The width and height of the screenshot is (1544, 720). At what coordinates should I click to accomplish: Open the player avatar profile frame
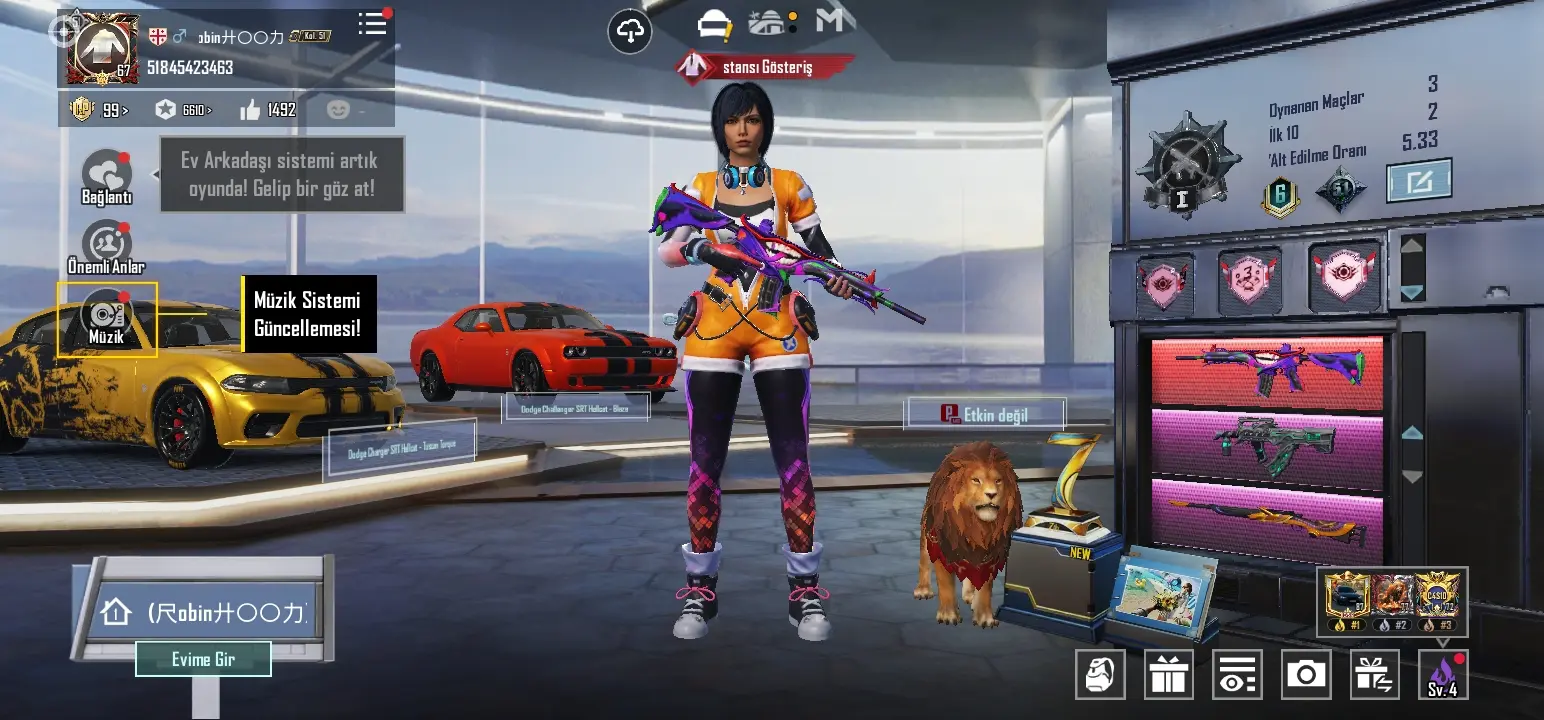[x=103, y=48]
